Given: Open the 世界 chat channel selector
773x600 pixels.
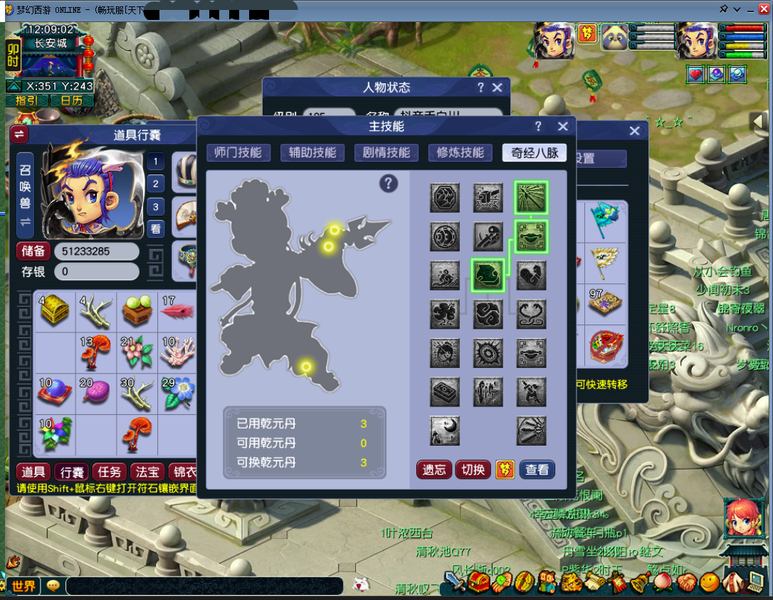Looking at the screenshot, I should pyautogui.click(x=22, y=586).
